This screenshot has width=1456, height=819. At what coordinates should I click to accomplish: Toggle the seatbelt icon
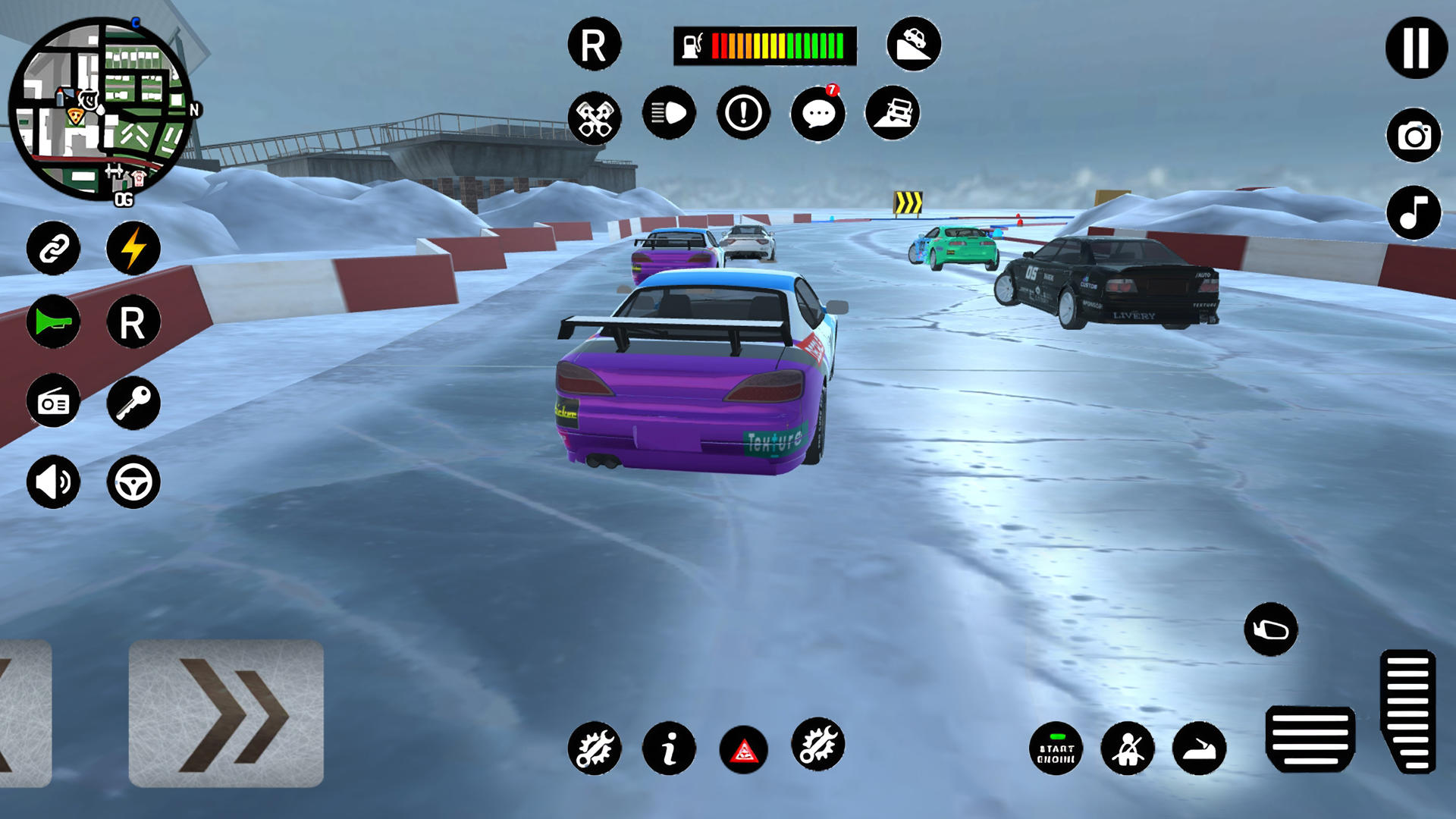1128,749
